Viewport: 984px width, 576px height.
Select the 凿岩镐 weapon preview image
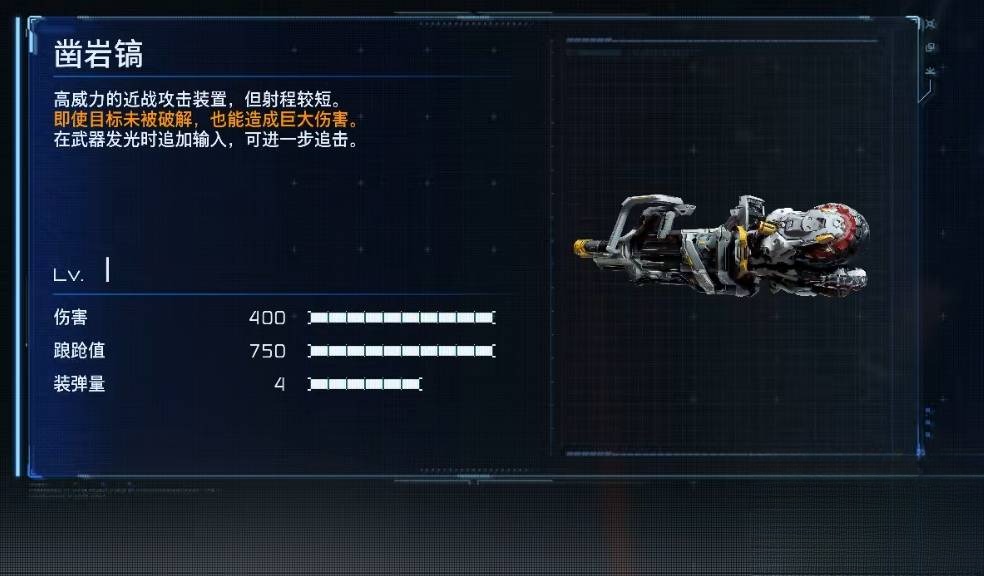[721, 243]
